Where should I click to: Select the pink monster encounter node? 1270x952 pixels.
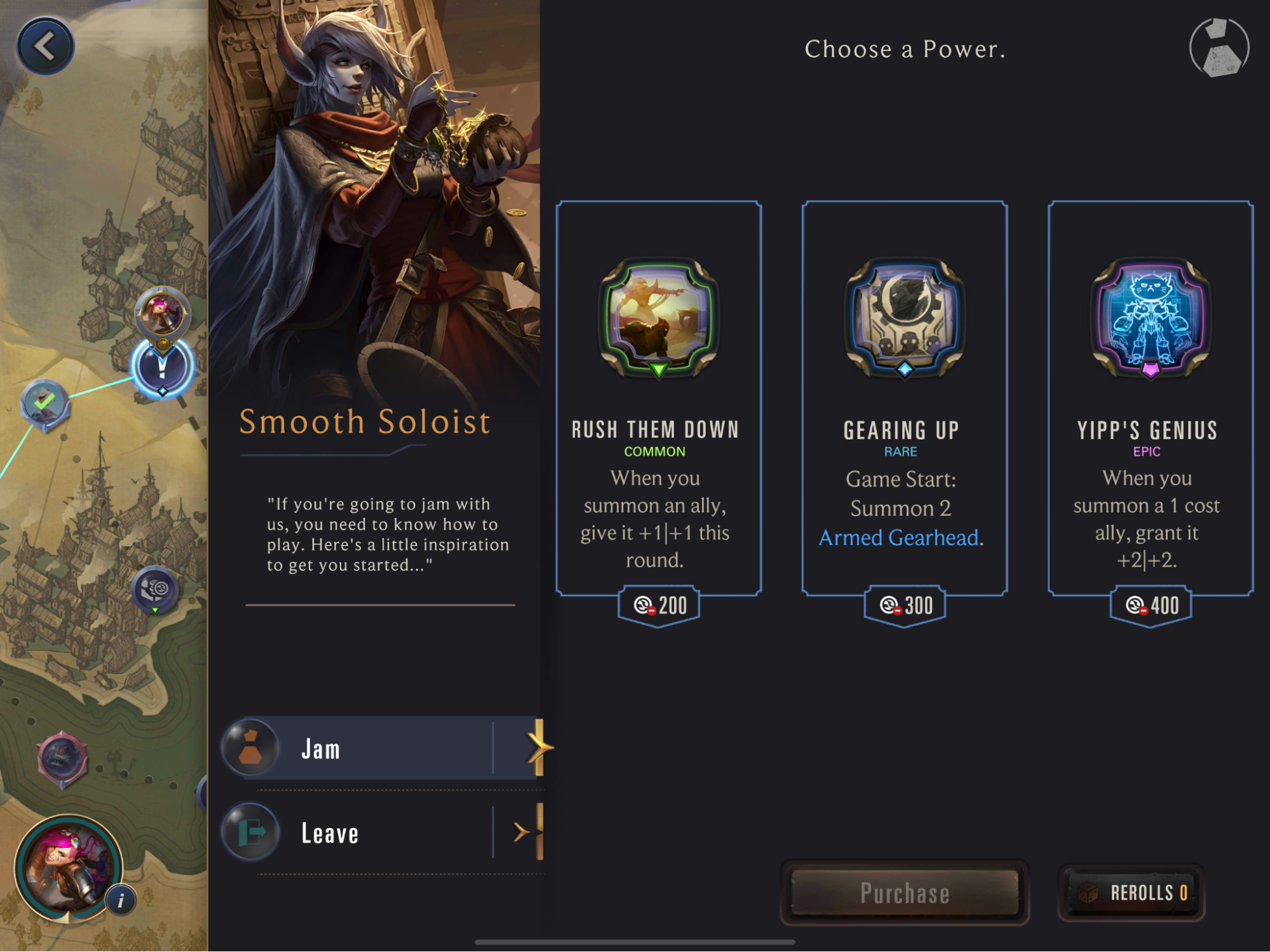pos(62,758)
